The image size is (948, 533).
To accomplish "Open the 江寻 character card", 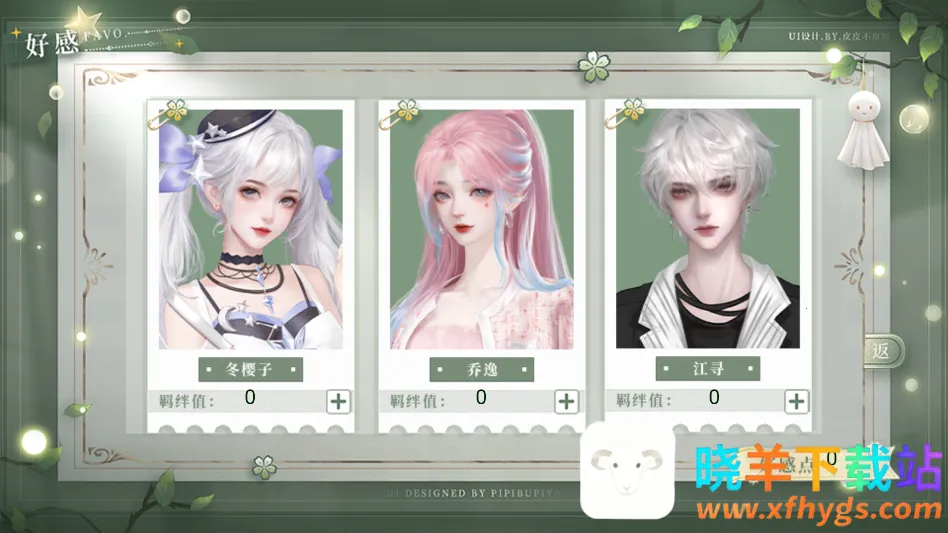I will [707, 228].
